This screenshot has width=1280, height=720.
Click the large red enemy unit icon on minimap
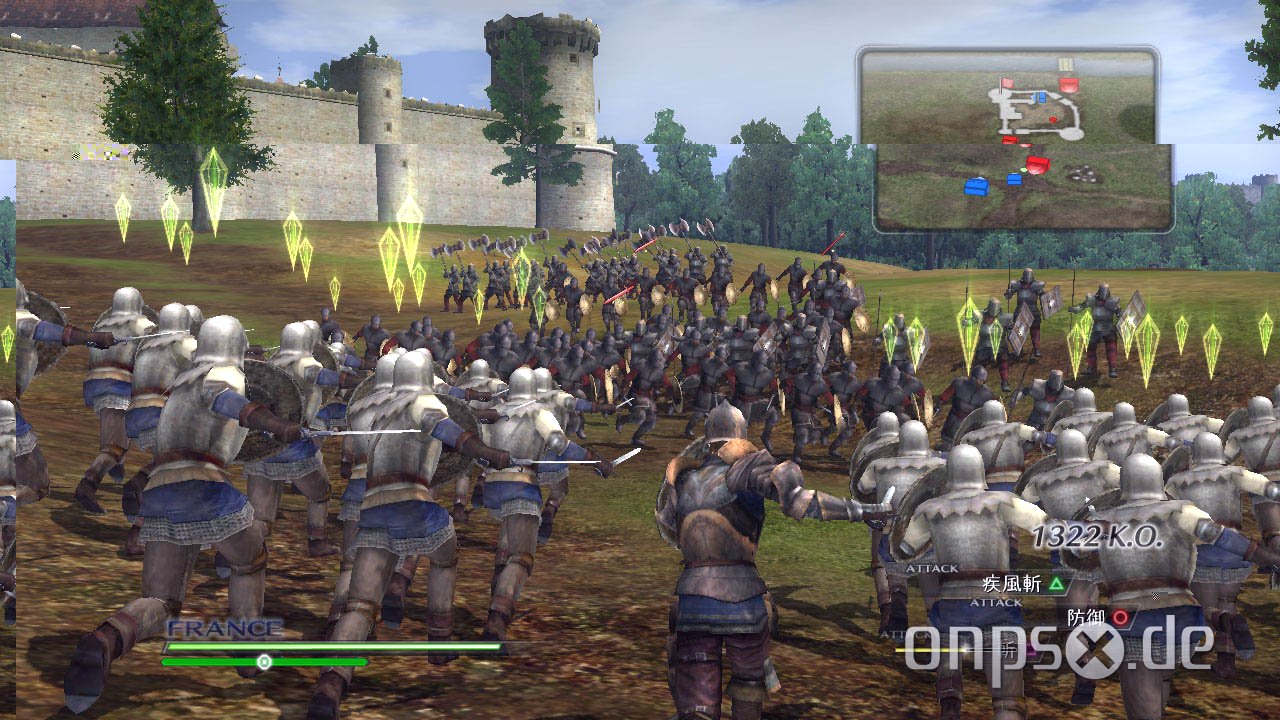click(1068, 84)
